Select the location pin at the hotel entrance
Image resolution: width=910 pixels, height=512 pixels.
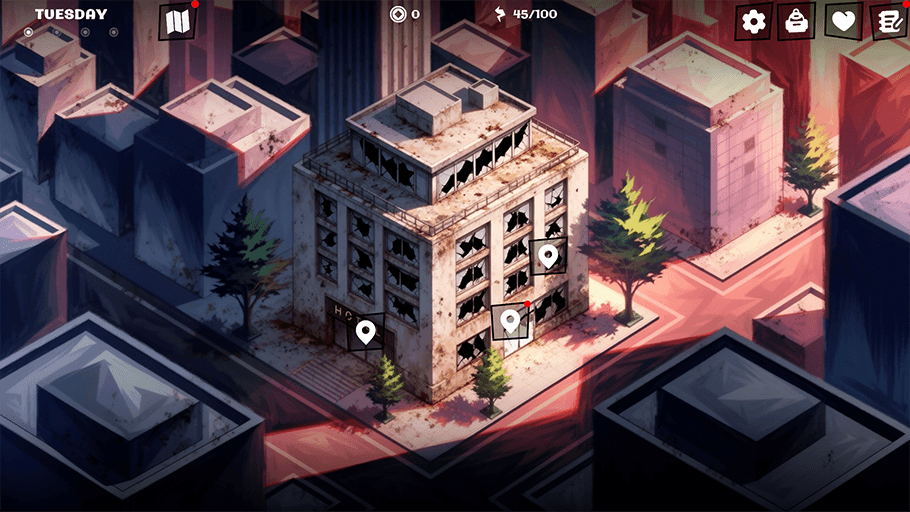click(x=366, y=331)
